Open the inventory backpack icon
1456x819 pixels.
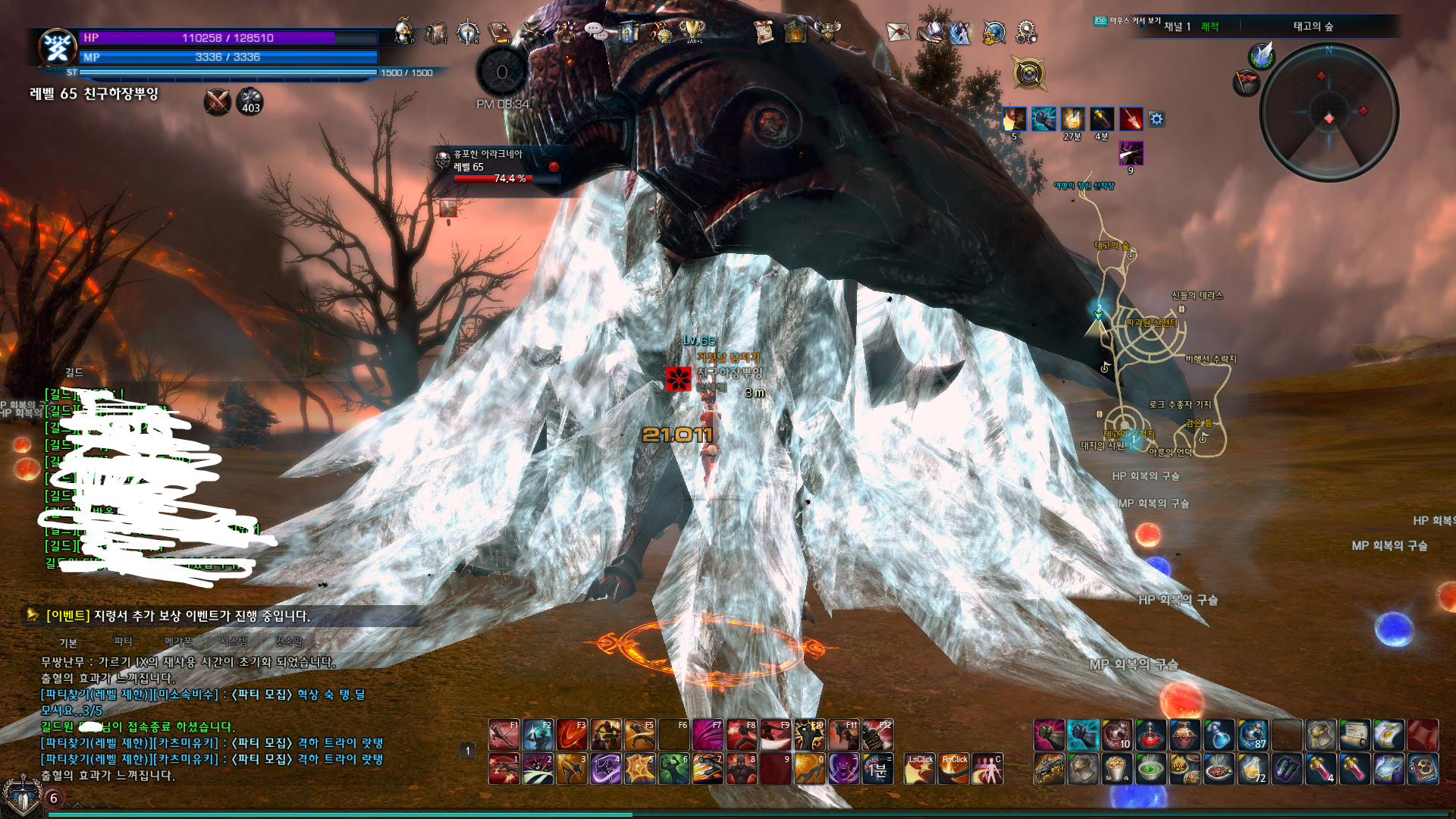[436, 33]
